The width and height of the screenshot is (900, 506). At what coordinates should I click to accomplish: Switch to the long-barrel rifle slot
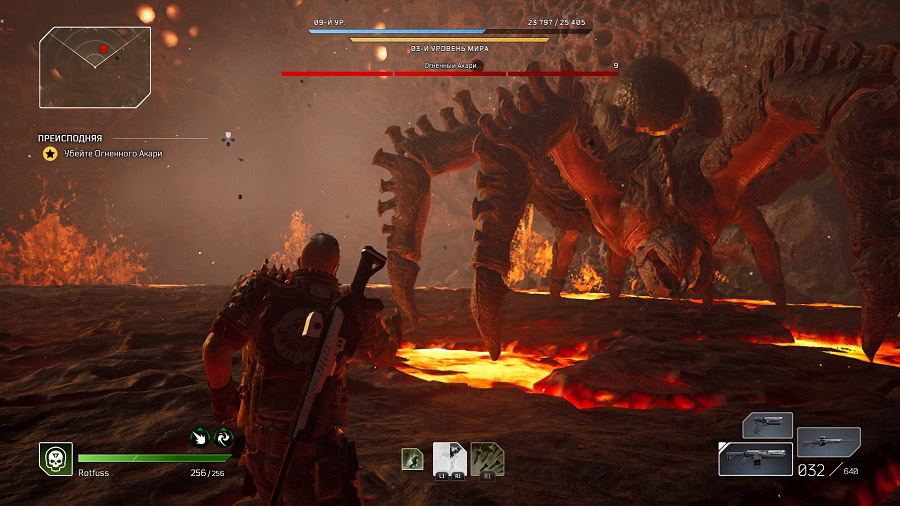click(828, 441)
